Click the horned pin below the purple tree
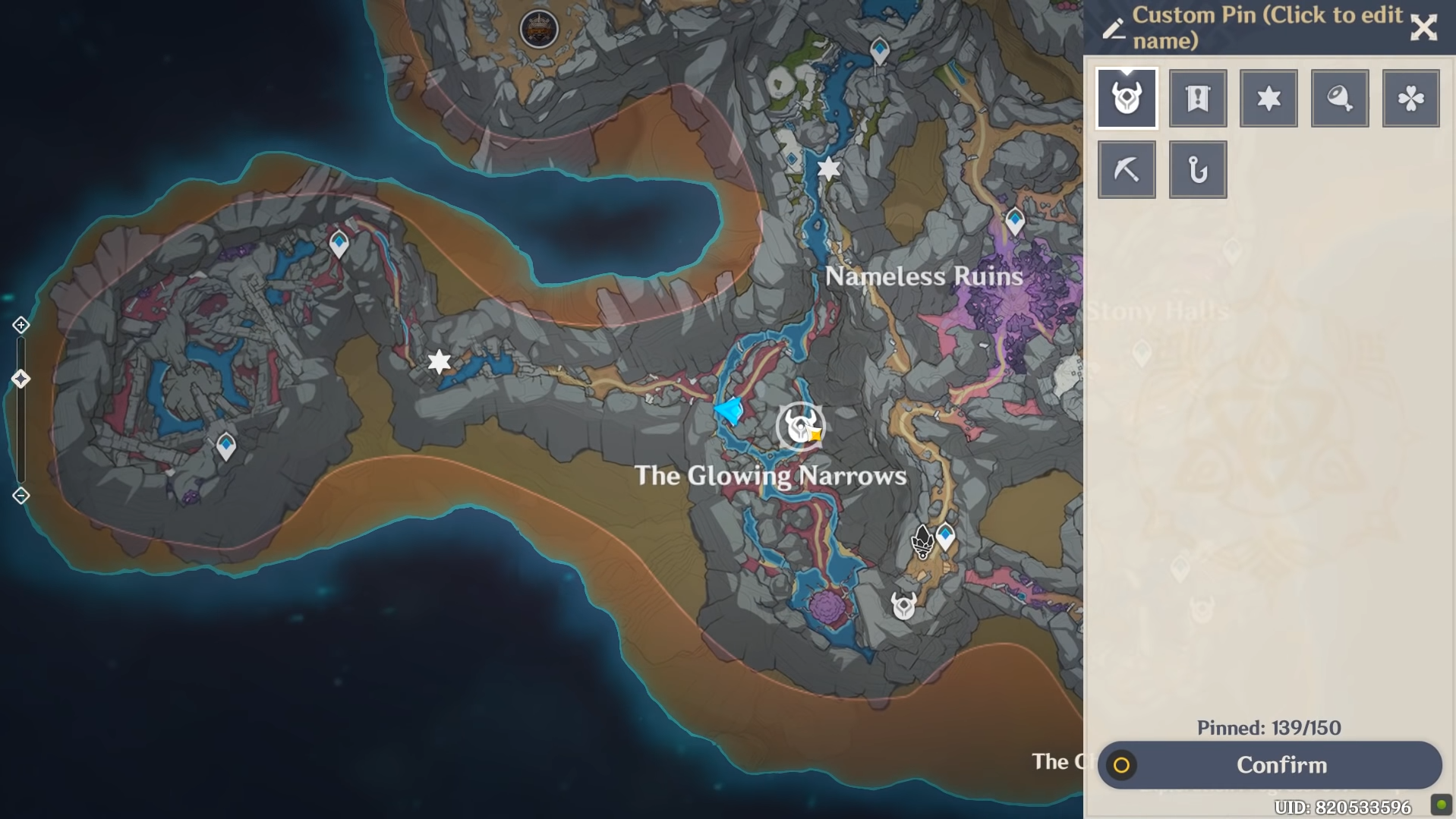The height and width of the screenshot is (819, 1456). 903,606
